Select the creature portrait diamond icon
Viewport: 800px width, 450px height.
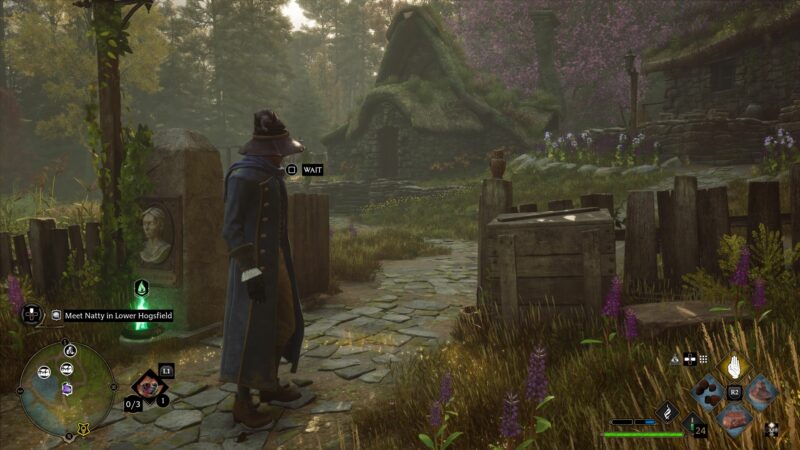tap(149, 384)
